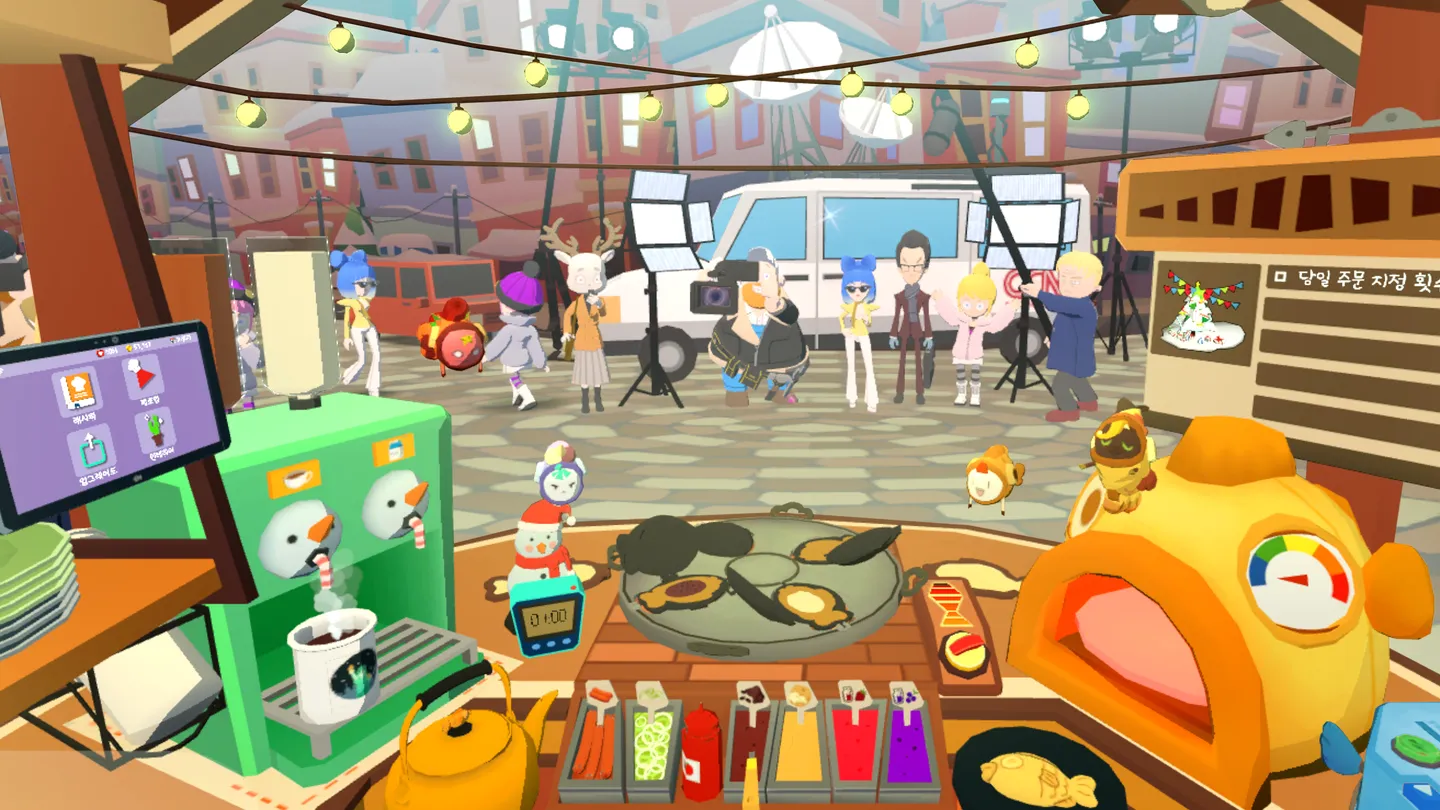Click the gold coin currency icon on tablet

(129, 348)
